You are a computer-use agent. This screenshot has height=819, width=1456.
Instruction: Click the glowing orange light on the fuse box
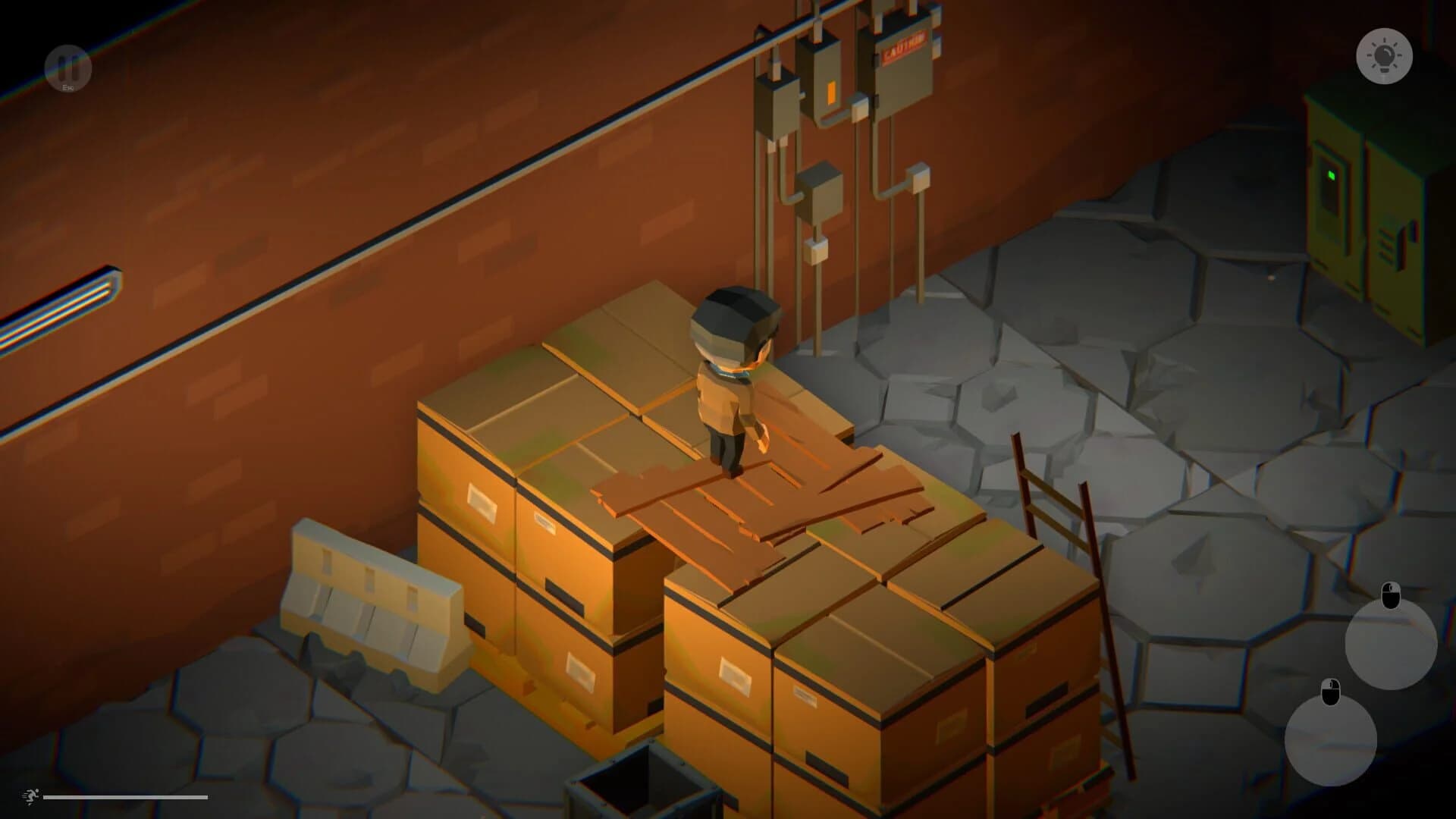[831, 90]
